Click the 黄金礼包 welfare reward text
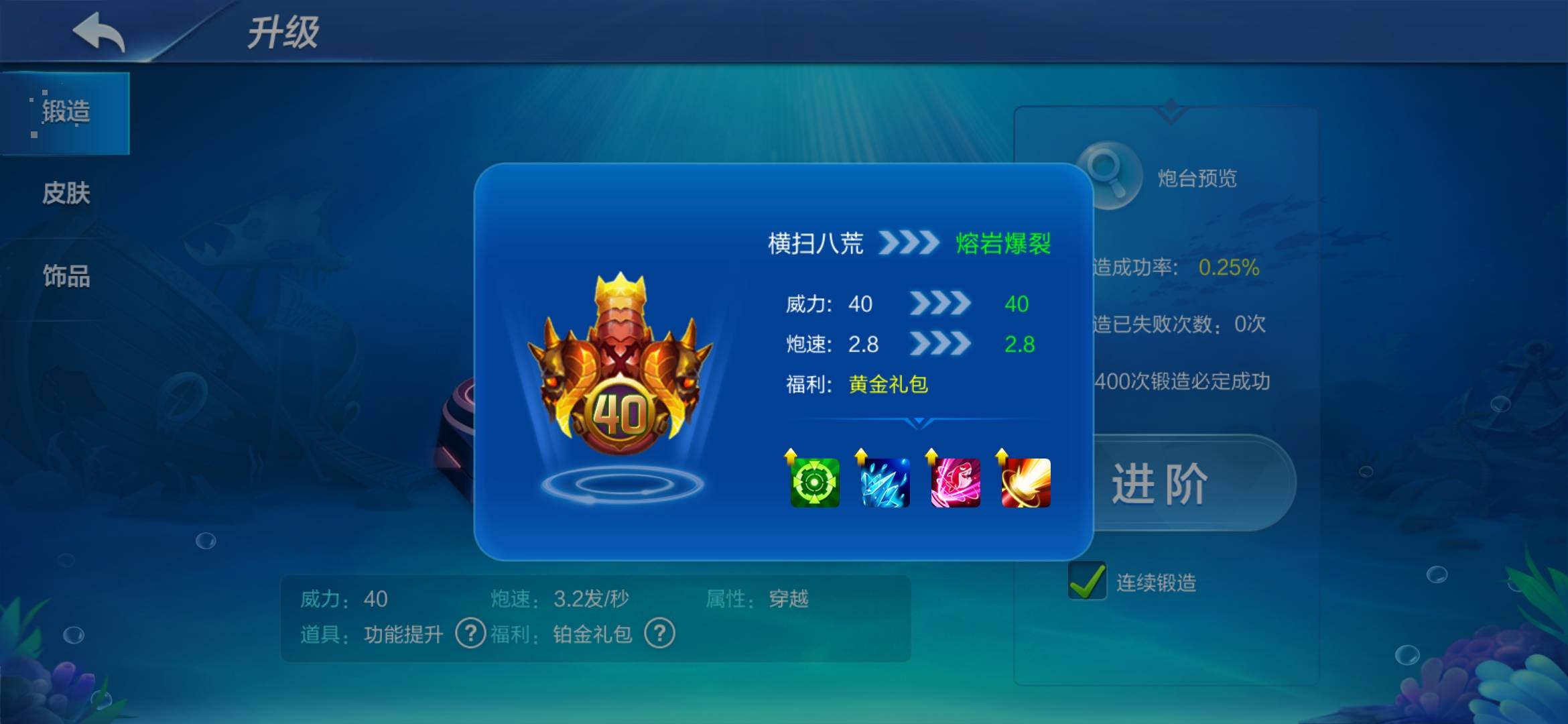Viewport: 1568px width, 724px height. click(x=889, y=385)
